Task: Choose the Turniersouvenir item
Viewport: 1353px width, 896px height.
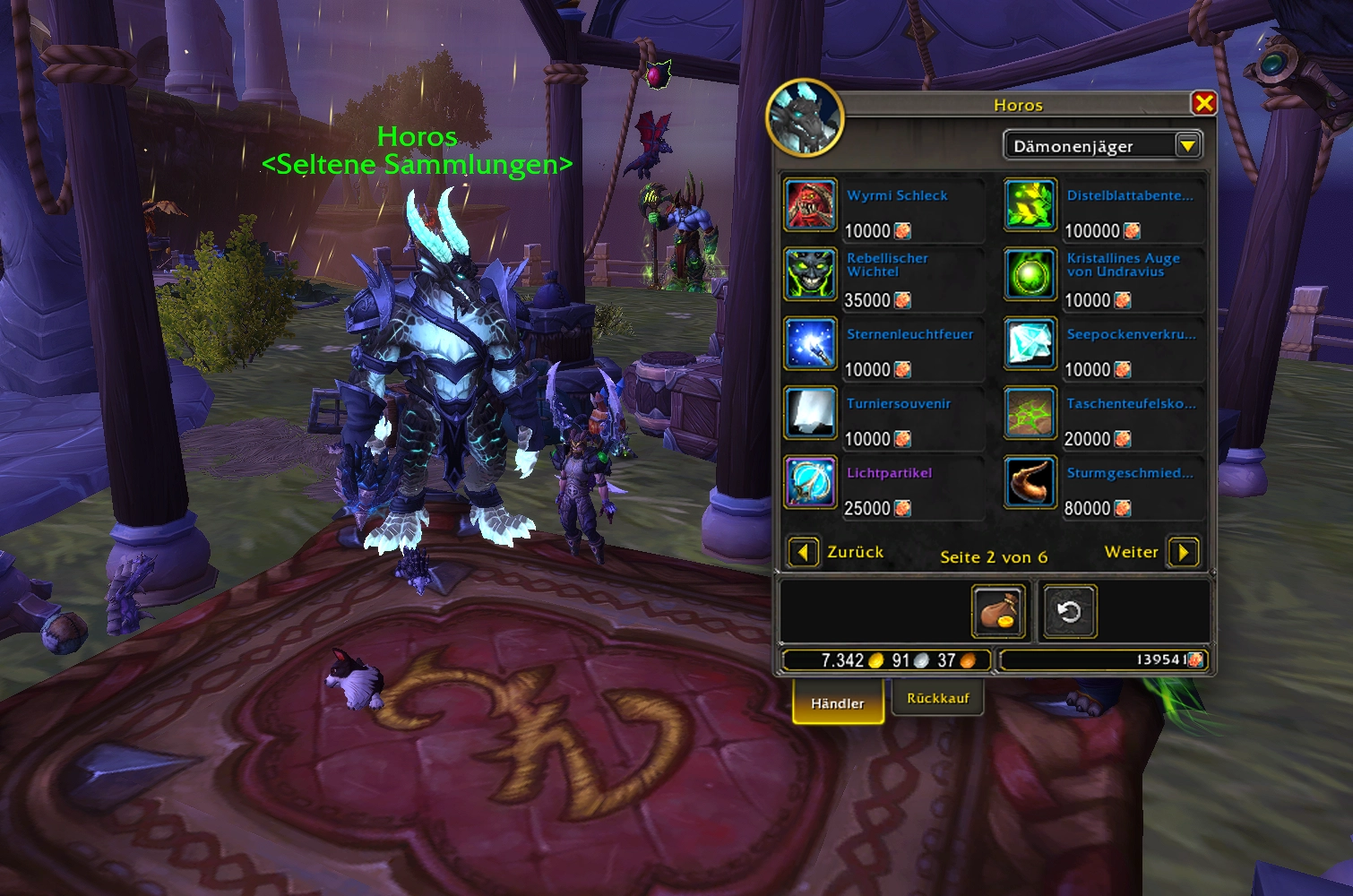Action: pyautogui.click(x=811, y=413)
